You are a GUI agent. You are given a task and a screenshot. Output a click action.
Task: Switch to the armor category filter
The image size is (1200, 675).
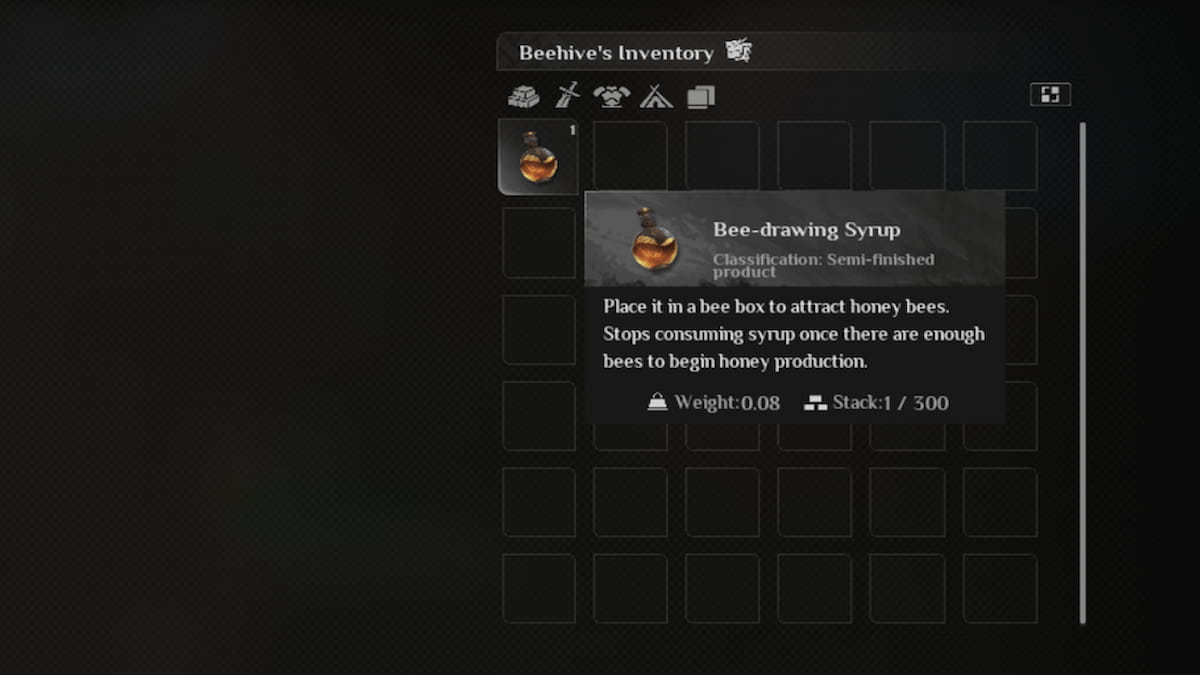click(x=611, y=96)
